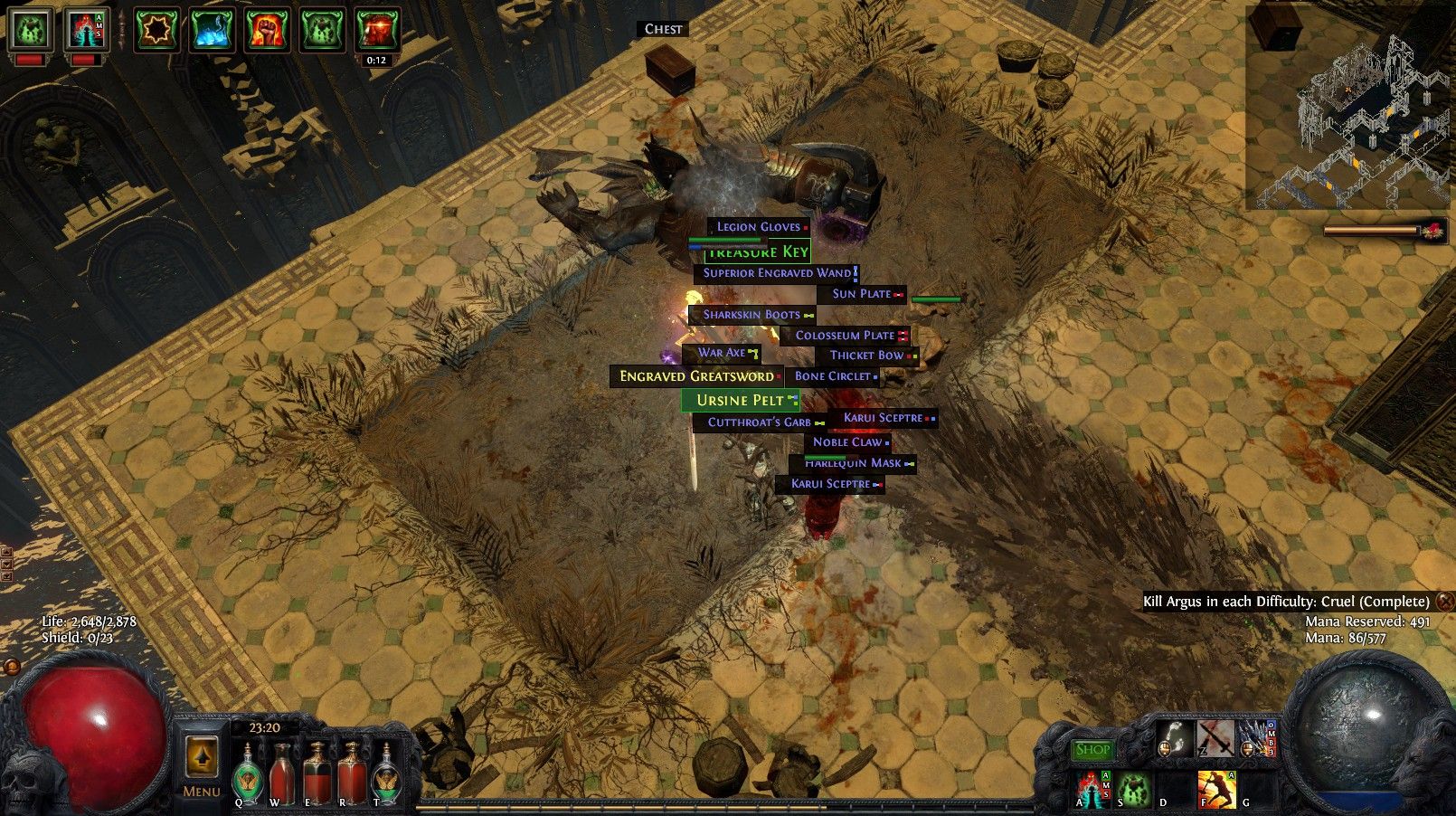Pick up the Ursine Pelt
Image resolution: width=1456 pixels, height=816 pixels.
740,399
